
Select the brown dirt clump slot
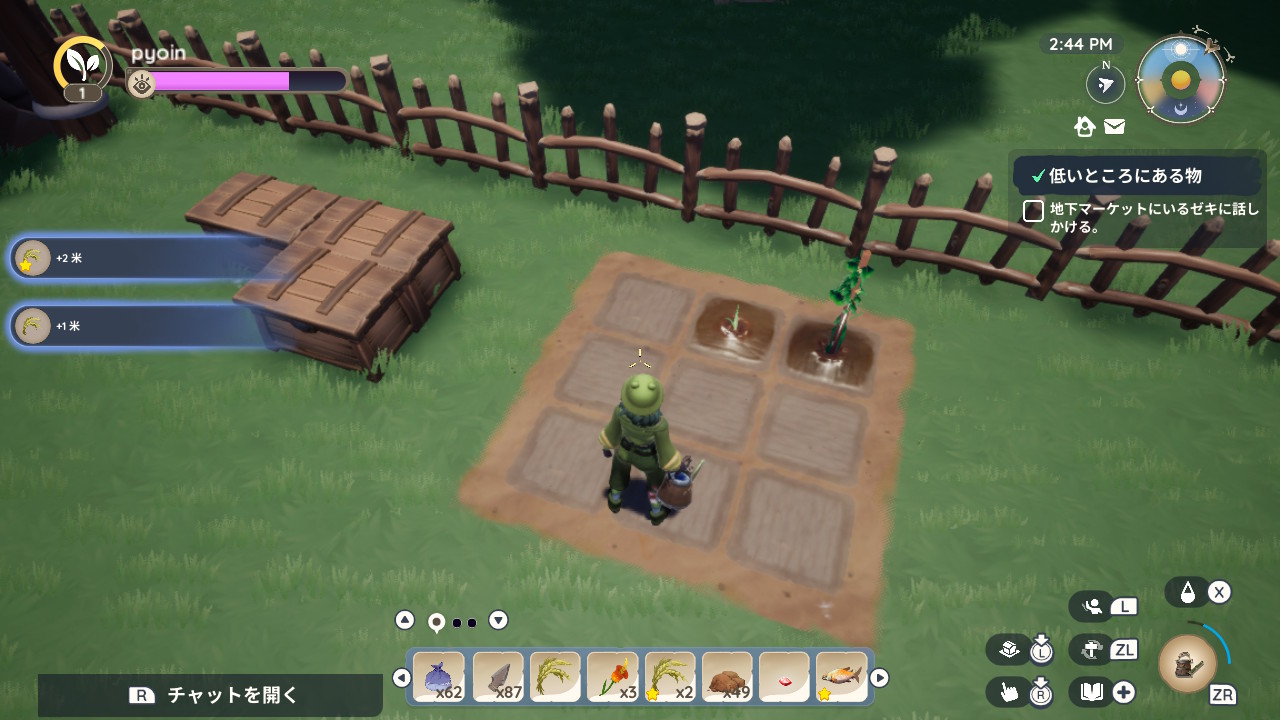[727, 677]
